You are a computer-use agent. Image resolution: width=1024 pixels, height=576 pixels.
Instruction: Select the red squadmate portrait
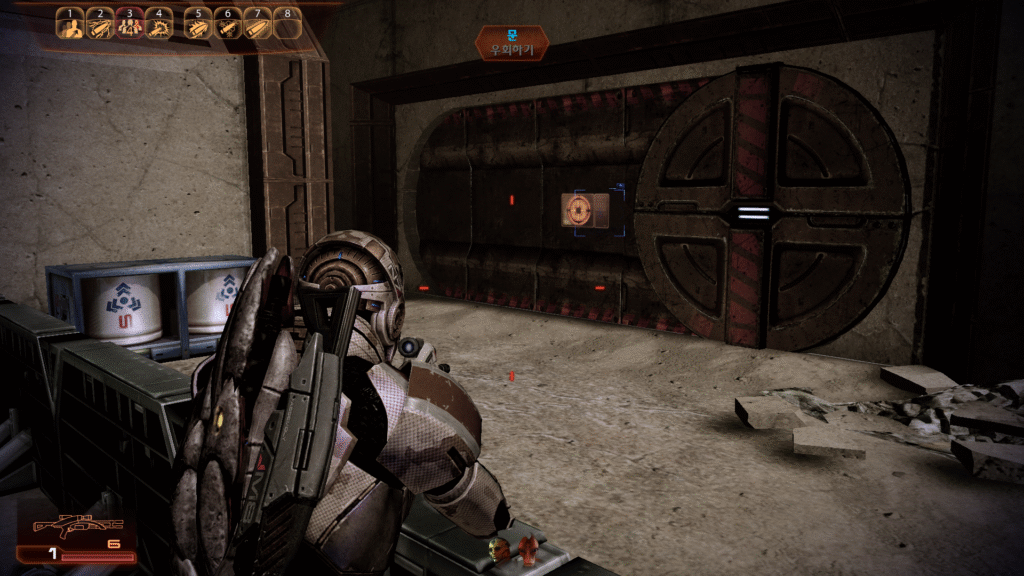(528, 548)
